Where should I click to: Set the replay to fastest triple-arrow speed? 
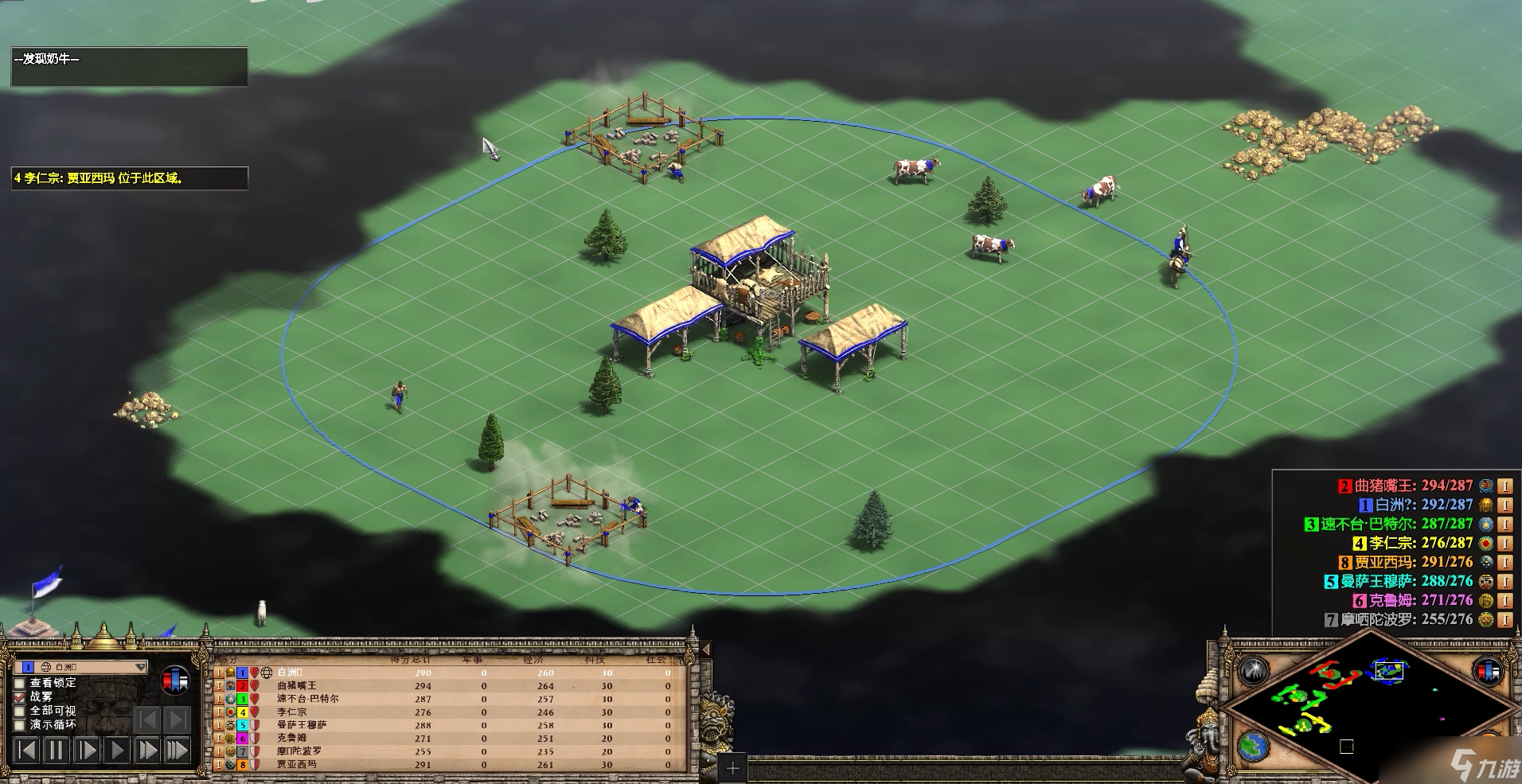176,750
